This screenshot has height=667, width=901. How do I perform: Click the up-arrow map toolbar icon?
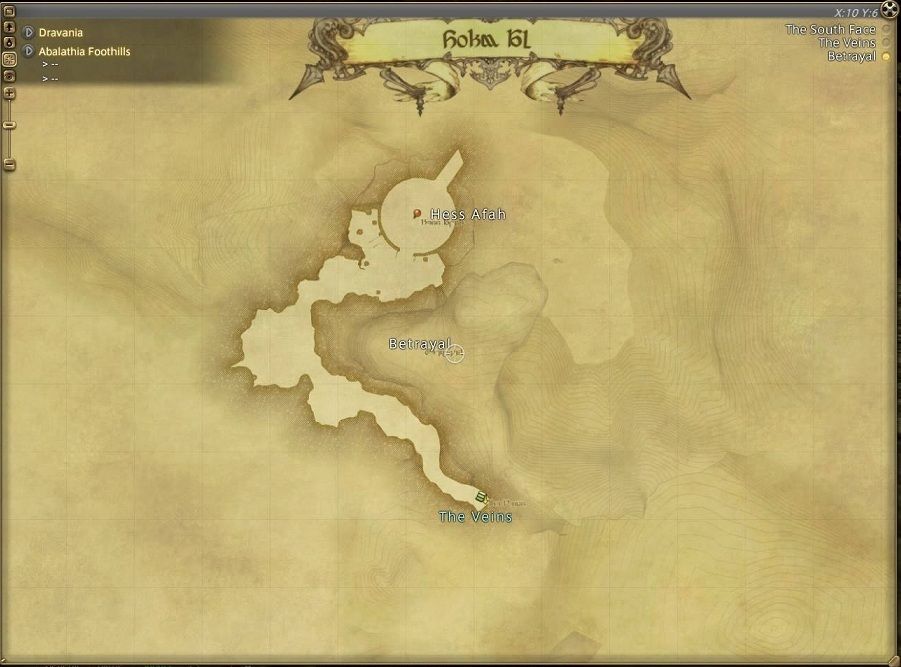(x=9, y=27)
